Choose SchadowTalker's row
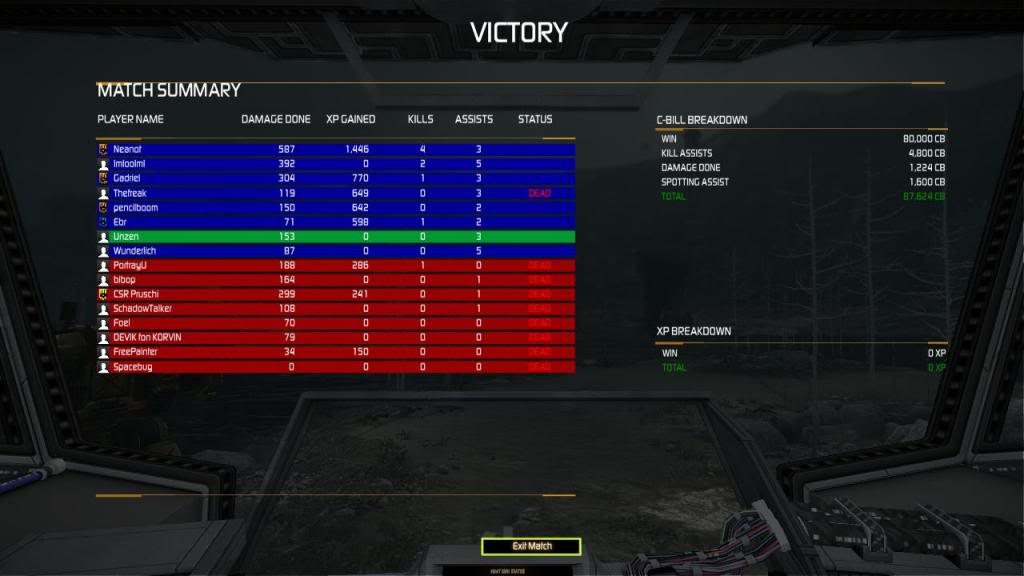 click(x=335, y=309)
